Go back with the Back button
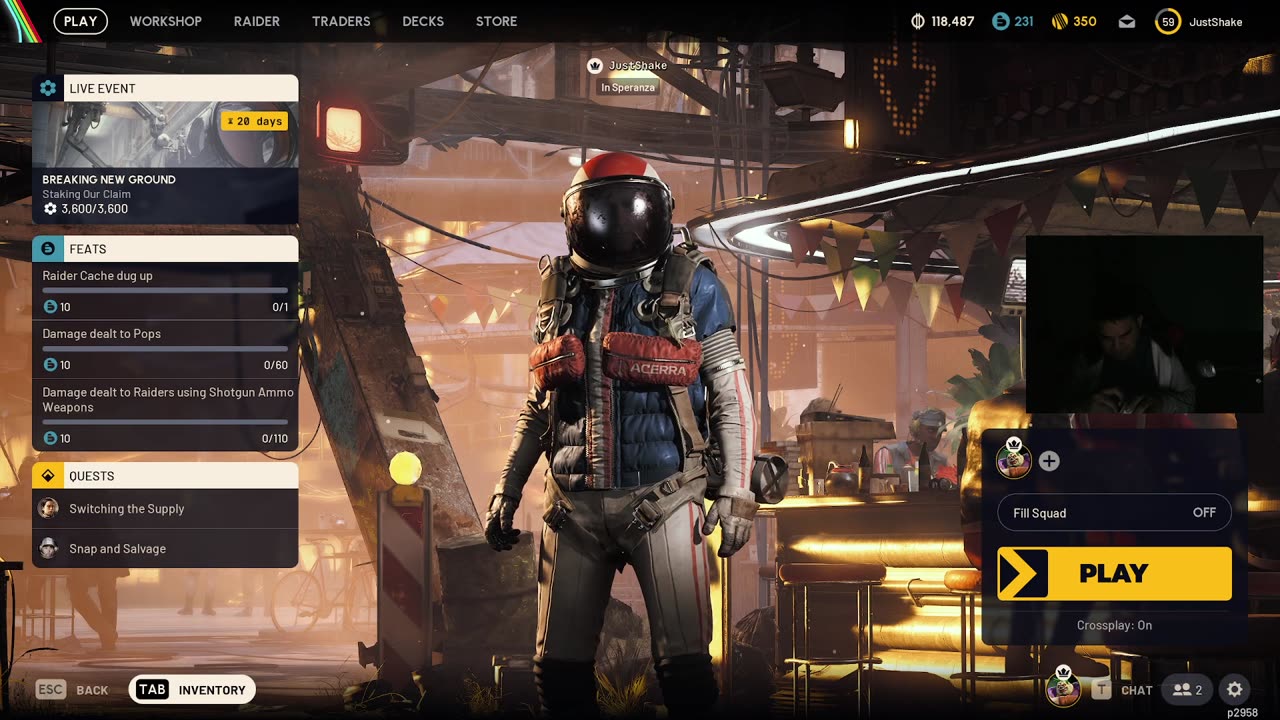The height and width of the screenshot is (720, 1280). pyautogui.click(x=72, y=690)
